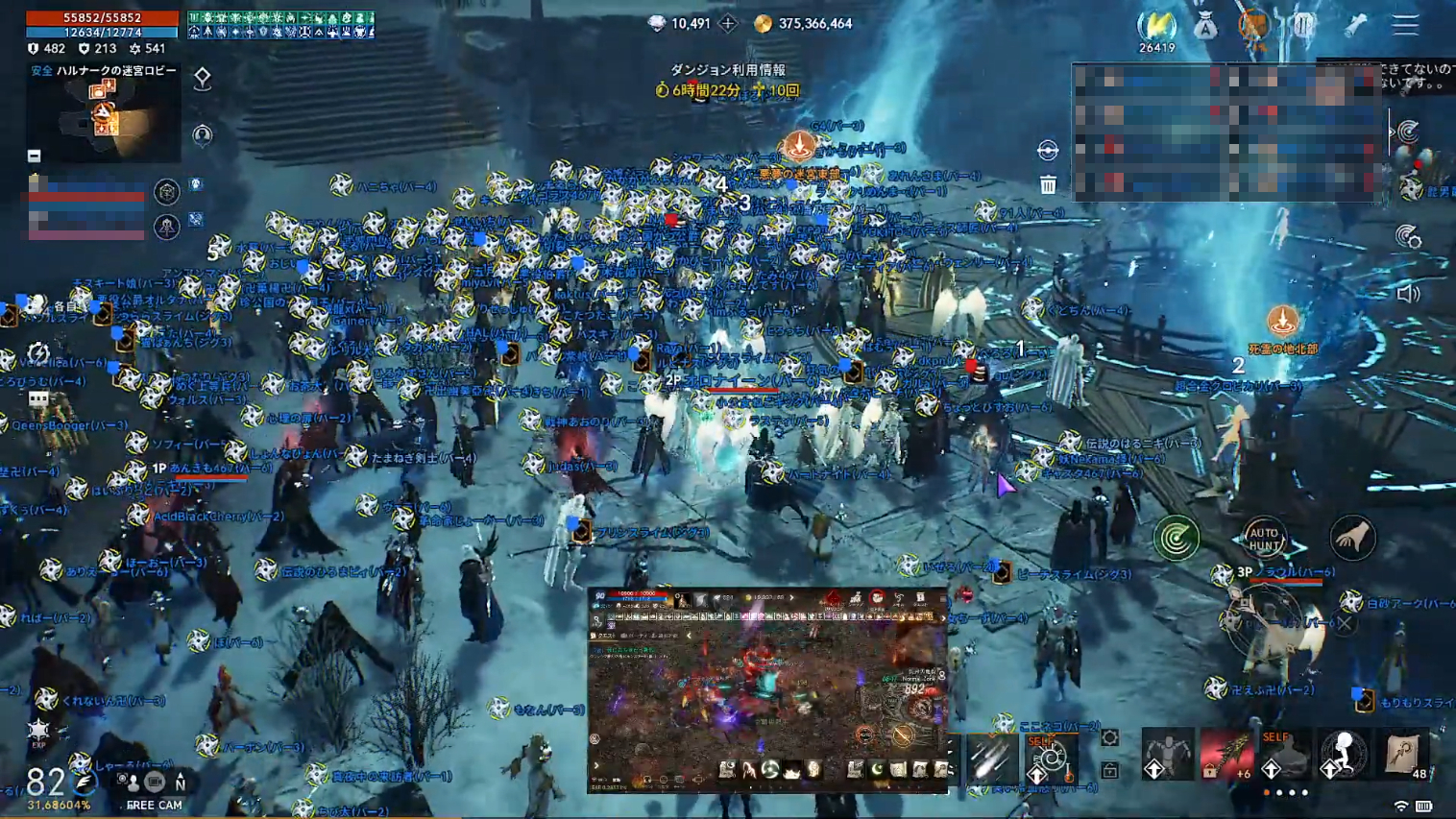Mute the game with the speaker icon
This screenshot has height=819, width=1456.
point(1406,292)
